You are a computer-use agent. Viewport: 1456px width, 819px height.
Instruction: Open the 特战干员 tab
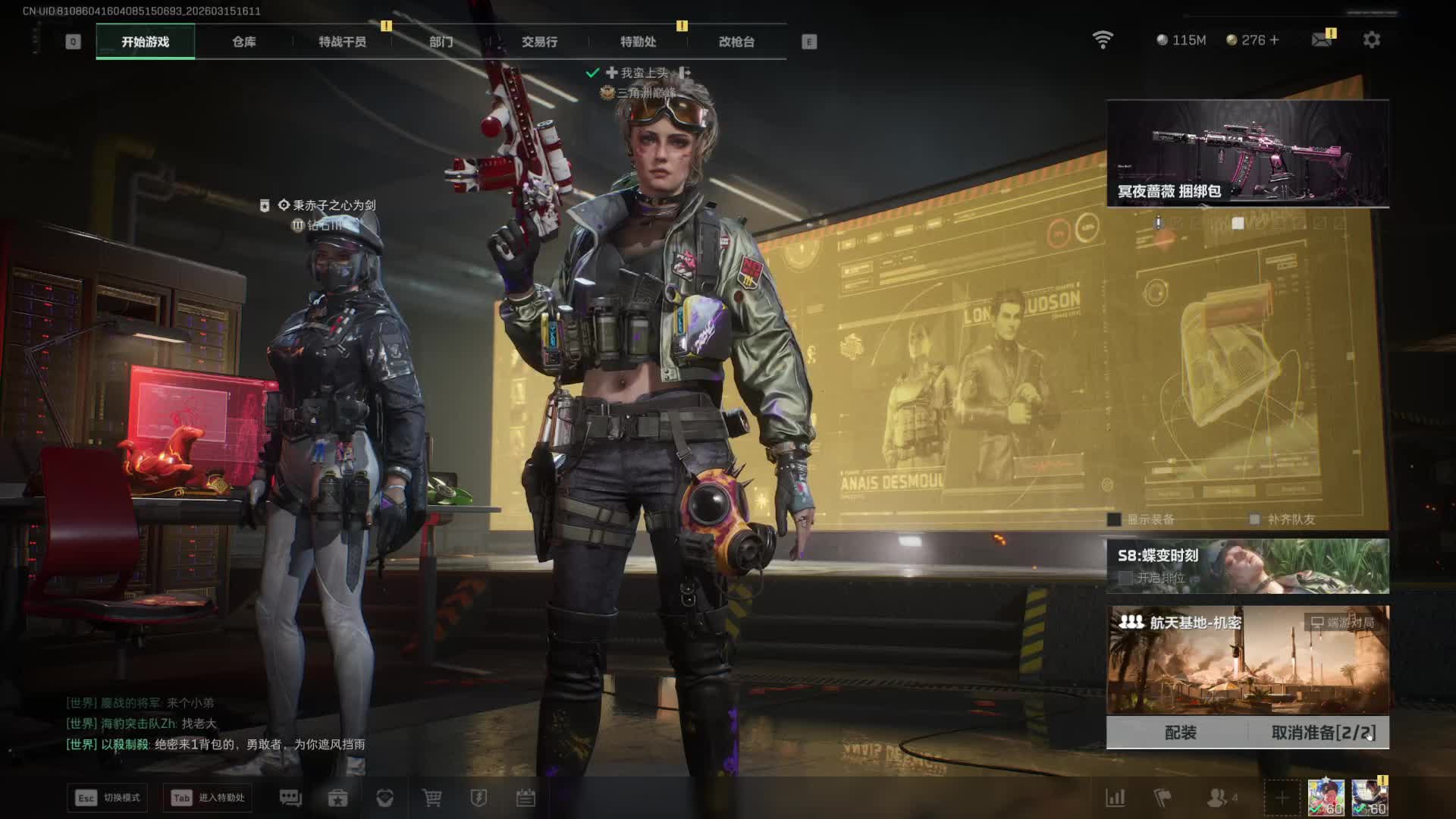342,42
